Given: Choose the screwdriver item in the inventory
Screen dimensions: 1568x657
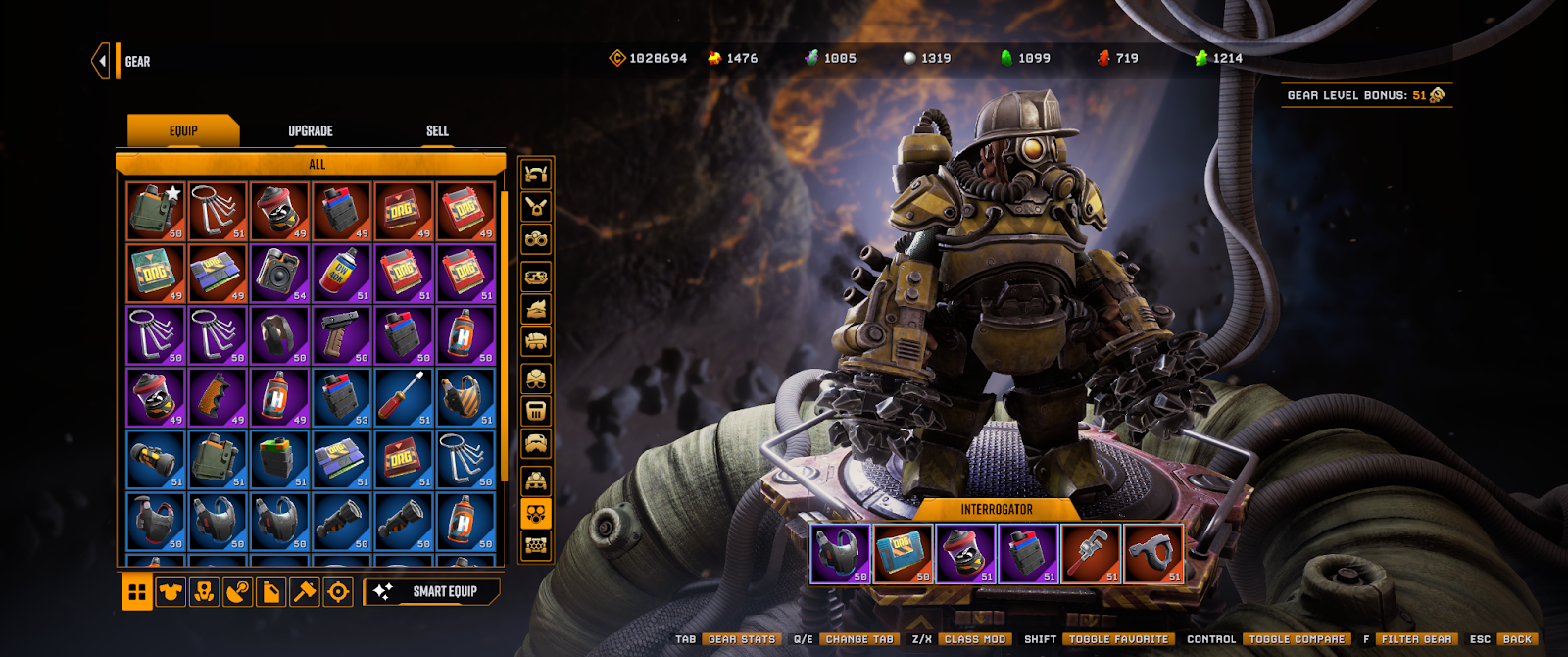Looking at the screenshot, I should click(404, 397).
